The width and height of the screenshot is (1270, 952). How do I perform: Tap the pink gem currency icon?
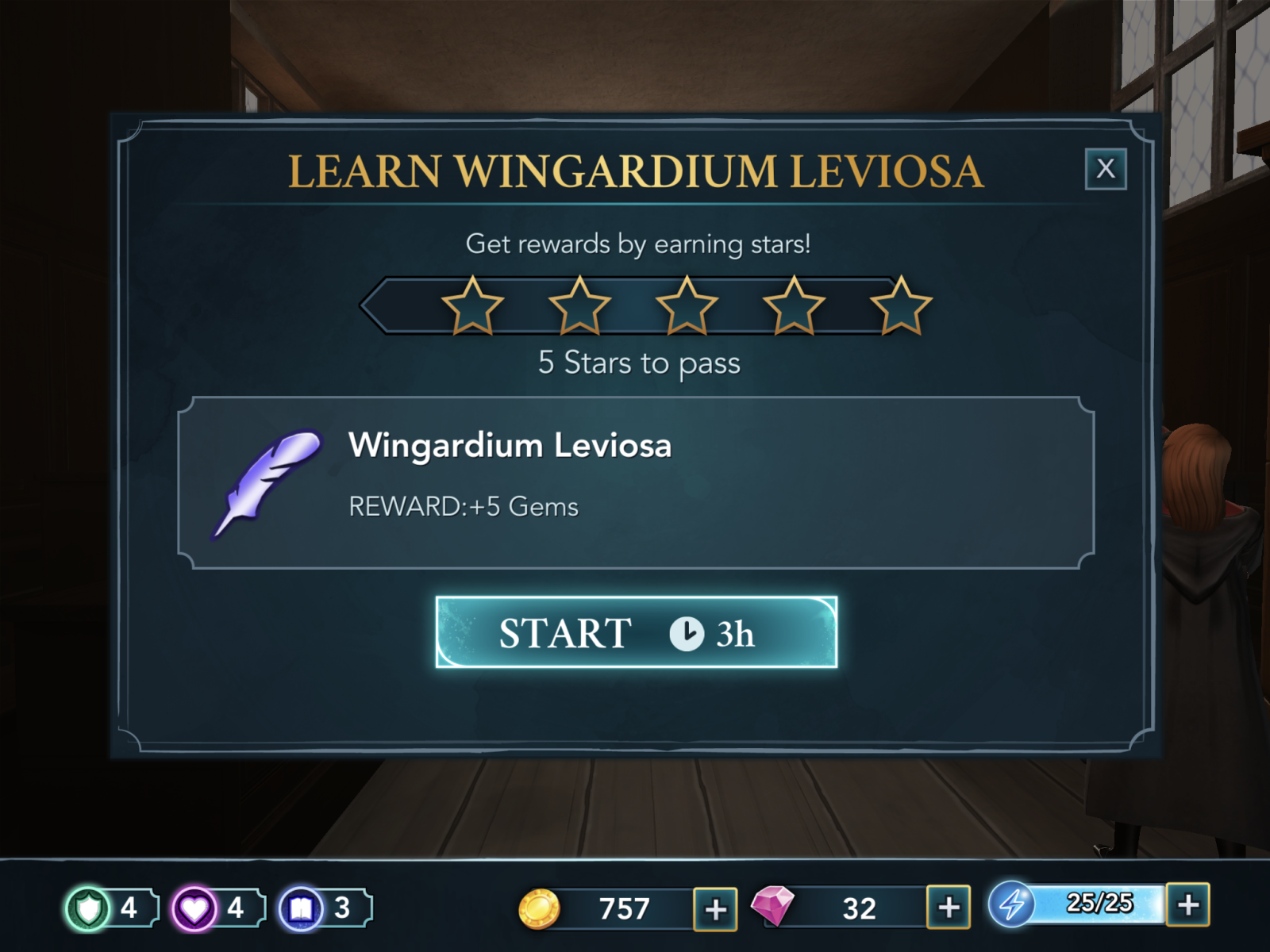(x=772, y=906)
